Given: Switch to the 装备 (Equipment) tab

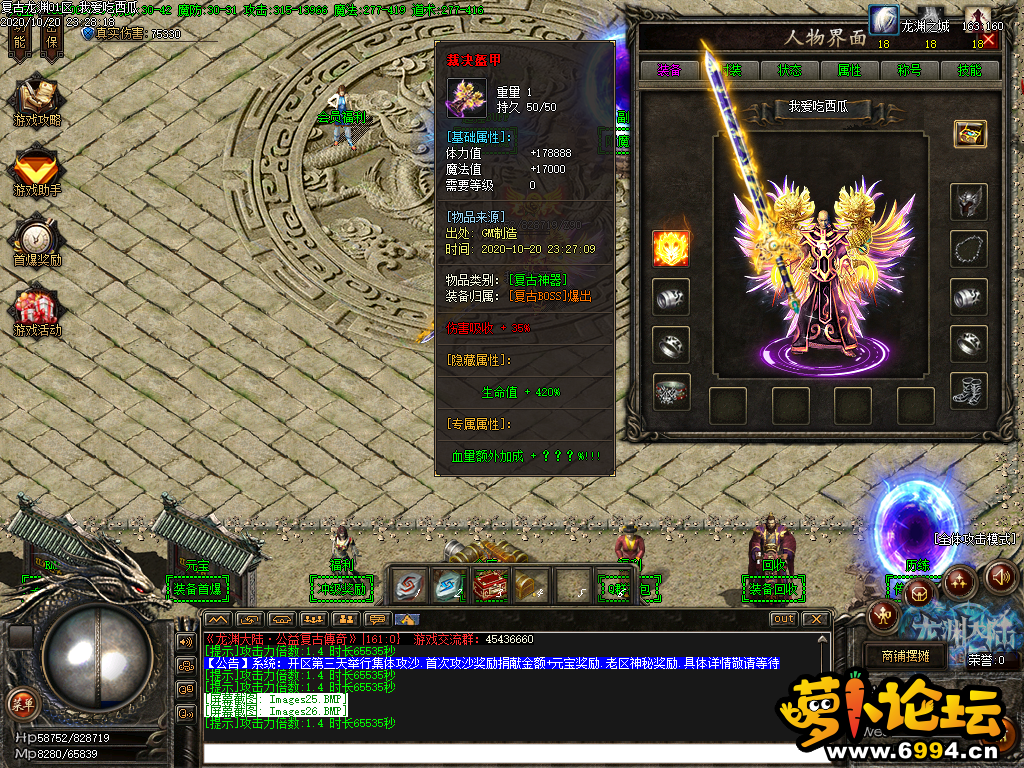Looking at the screenshot, I should pyautogui.click(x=669, y=70).
